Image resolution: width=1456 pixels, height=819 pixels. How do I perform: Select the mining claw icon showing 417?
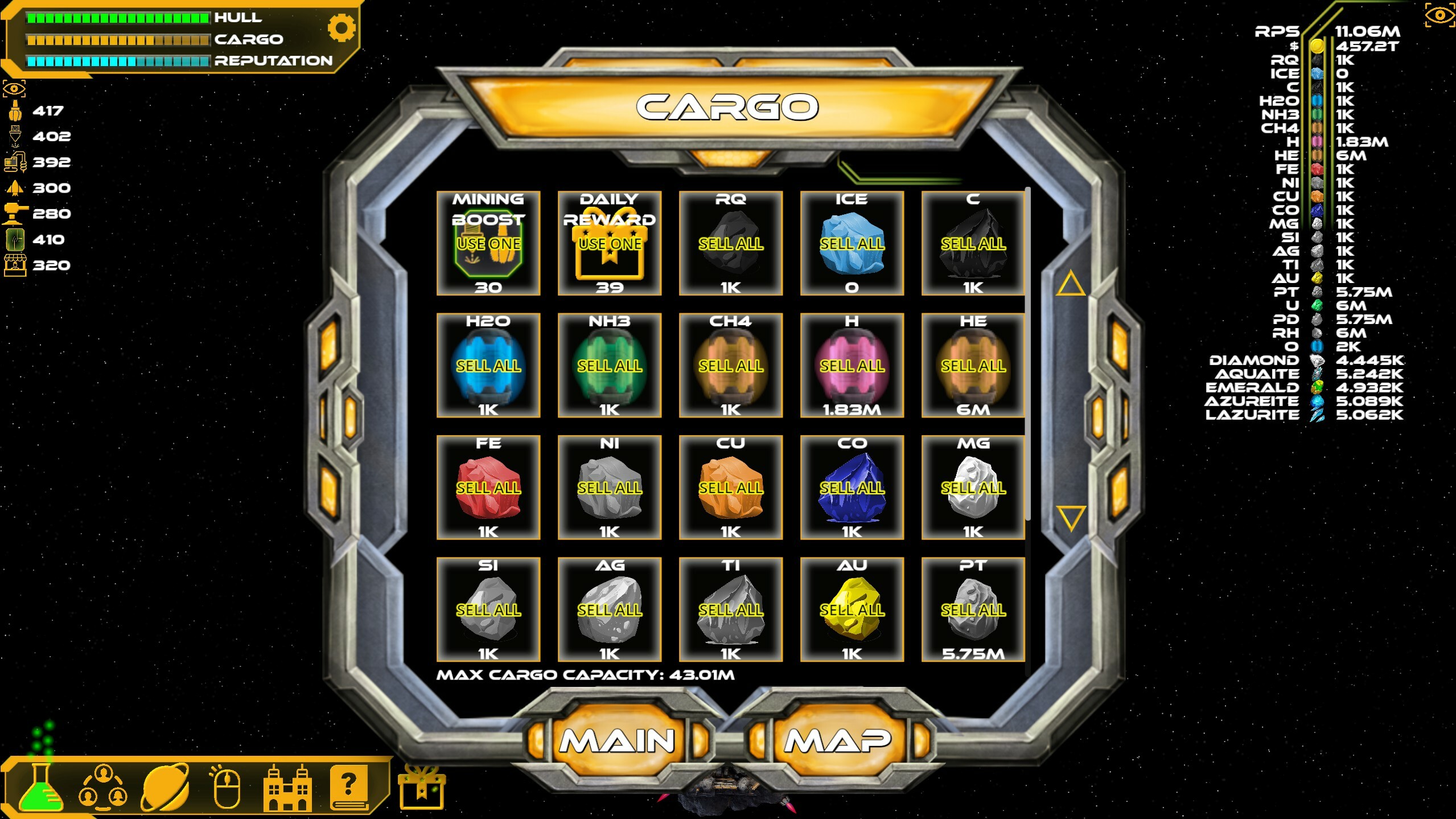(15, 110)
